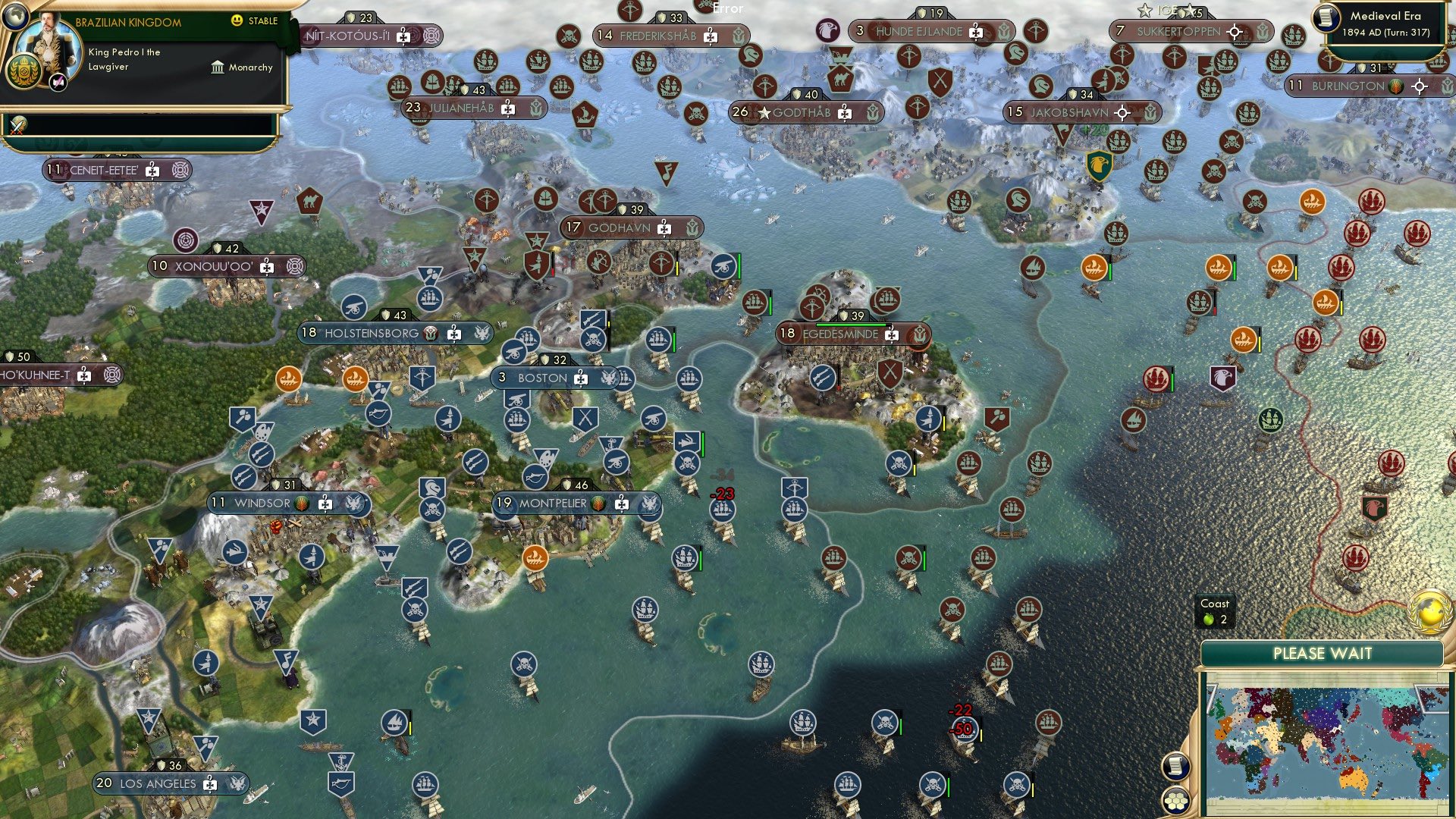Click the green pantheon icon on Windsor's banner
Image resolution: width=1456 pixels, height=819 pixels.
(x=300, y=503)
